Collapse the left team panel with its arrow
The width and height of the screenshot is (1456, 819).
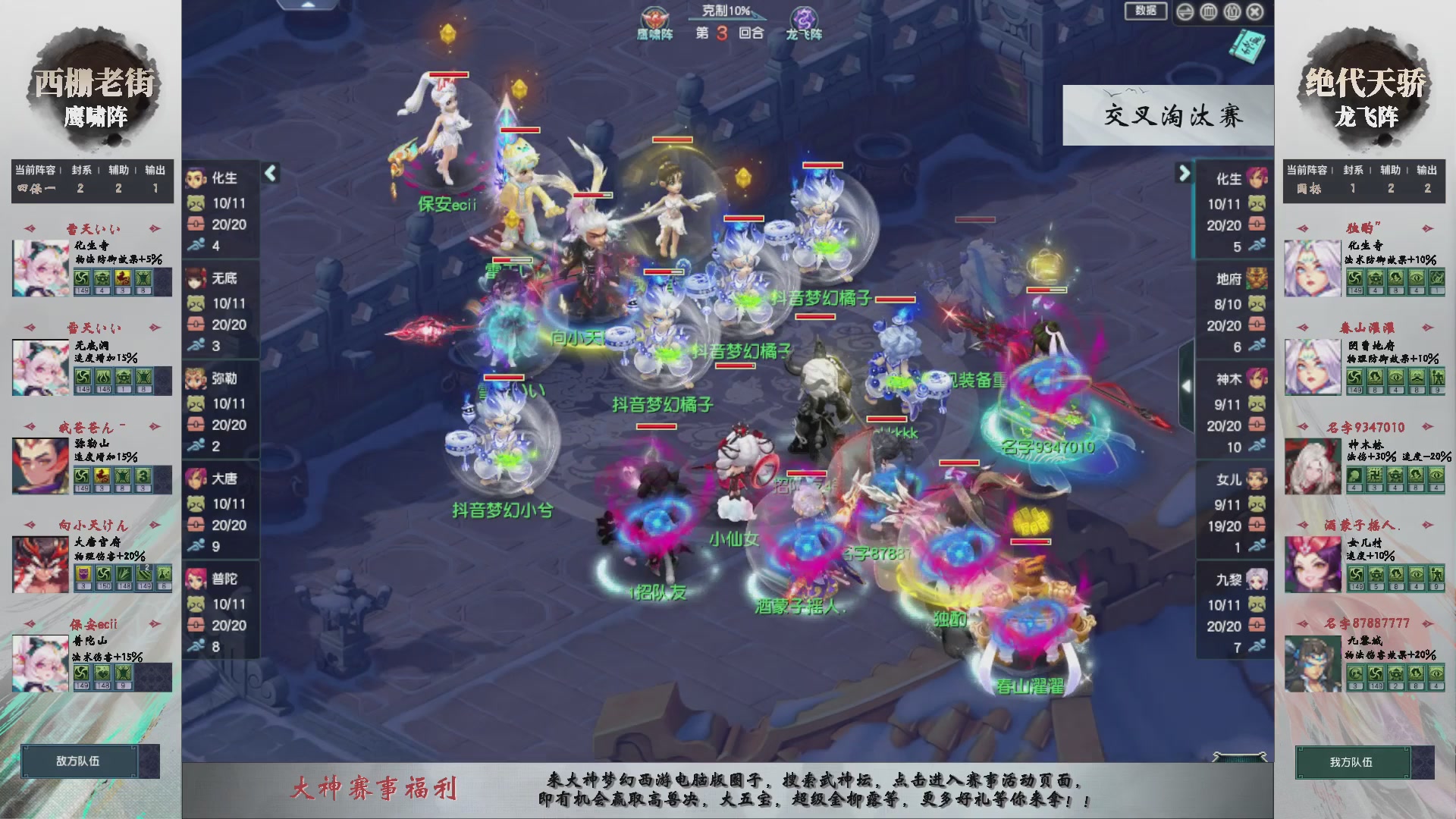271,174
